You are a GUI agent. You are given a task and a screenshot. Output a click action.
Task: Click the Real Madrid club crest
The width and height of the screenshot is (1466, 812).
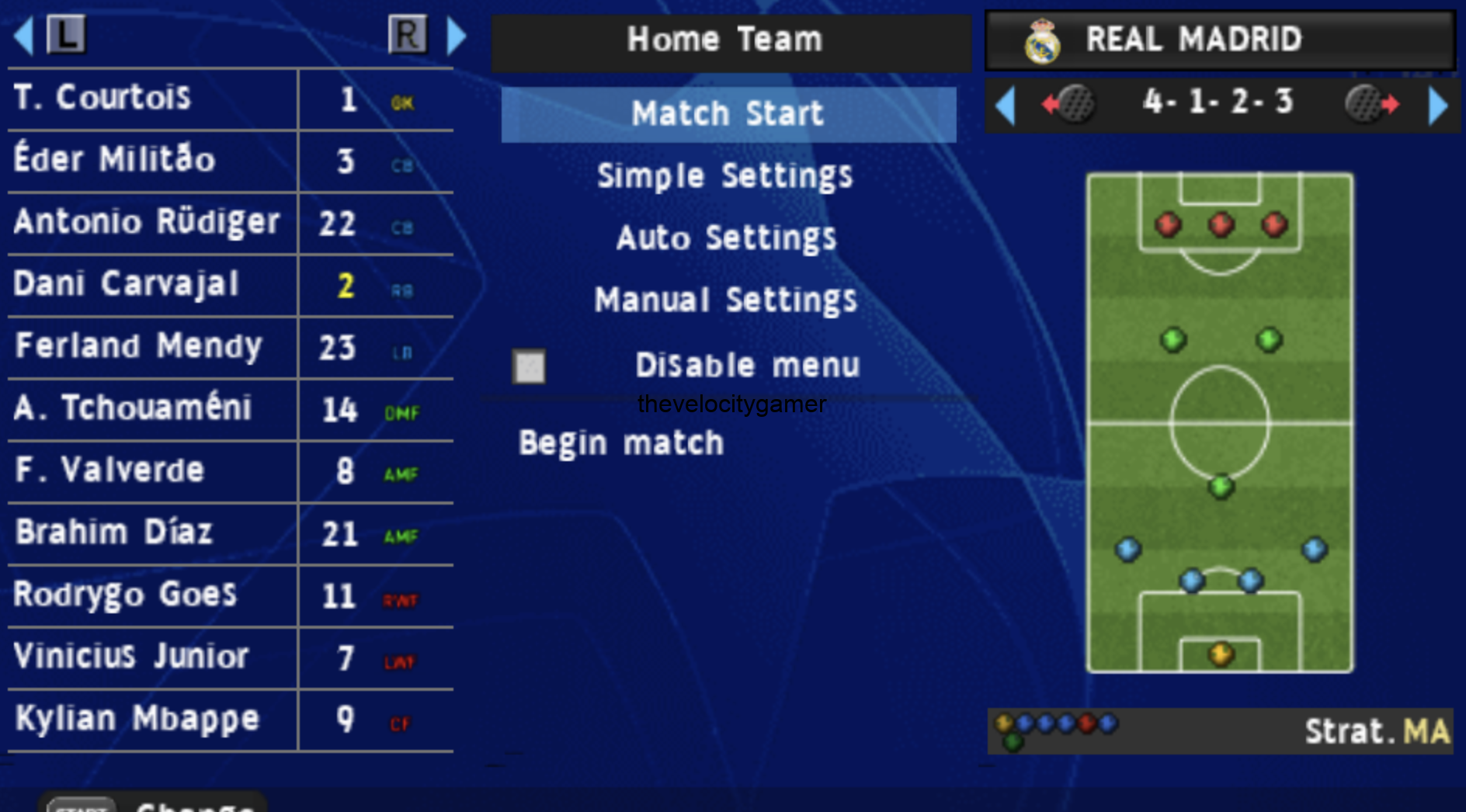pos(1044,40)
